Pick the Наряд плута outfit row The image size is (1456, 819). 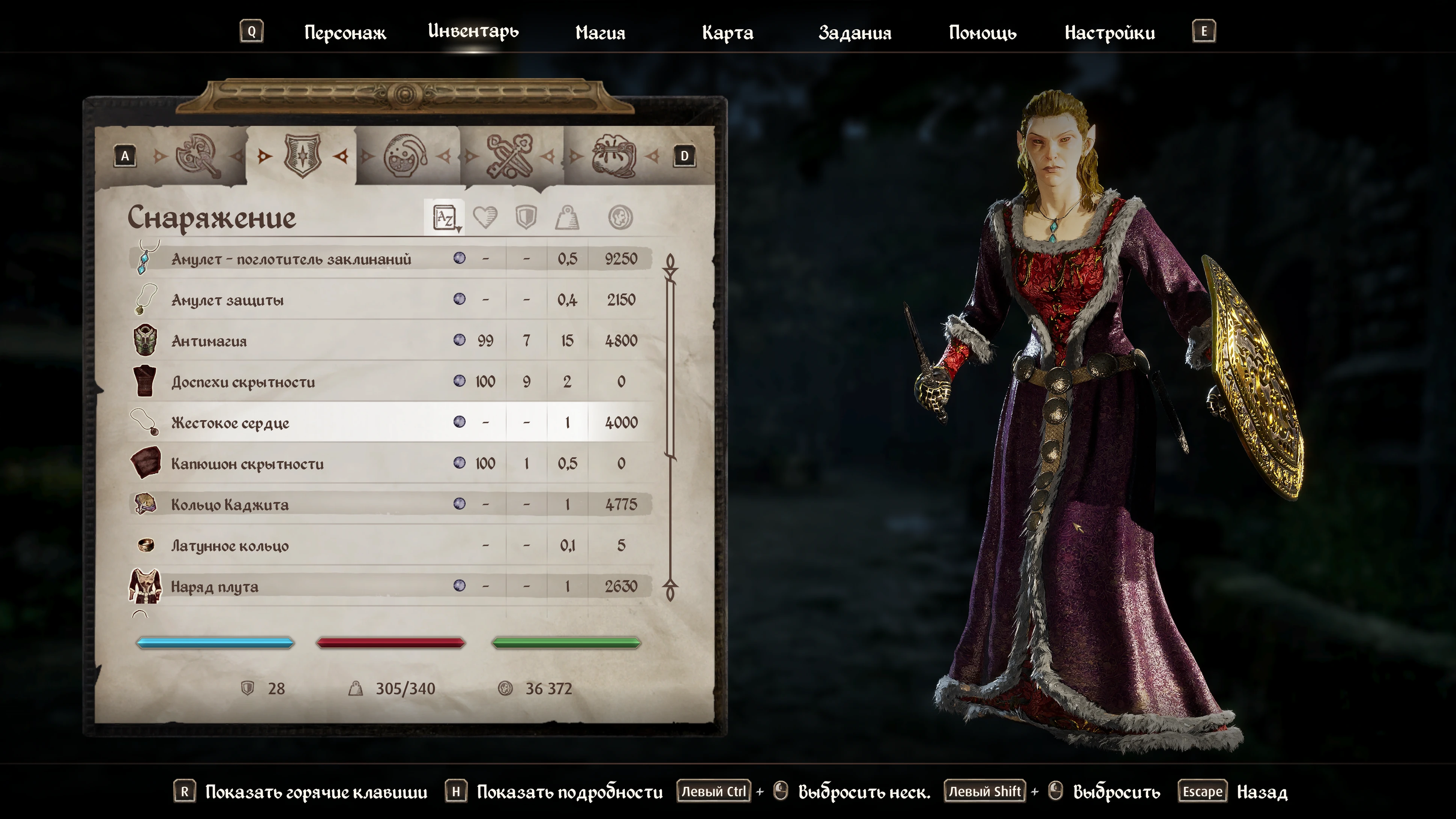[x=215, y=587]
